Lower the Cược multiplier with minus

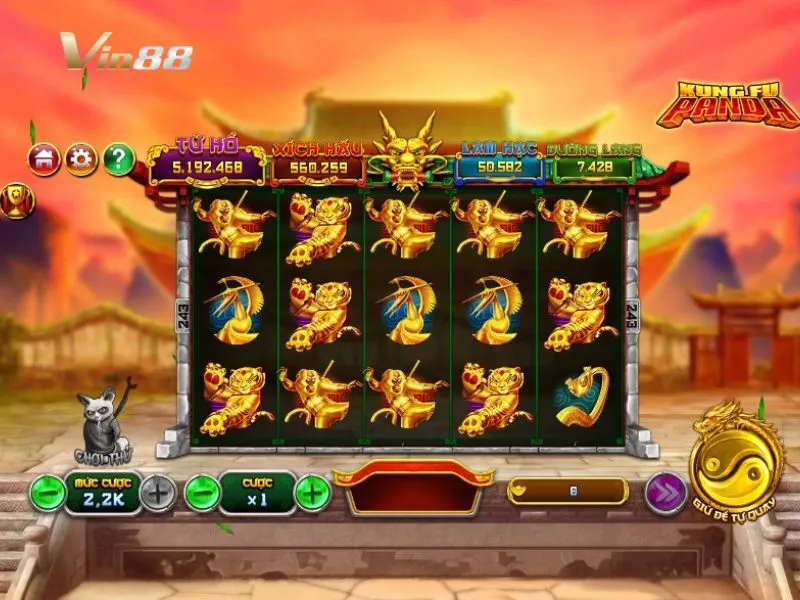[202, 492]
